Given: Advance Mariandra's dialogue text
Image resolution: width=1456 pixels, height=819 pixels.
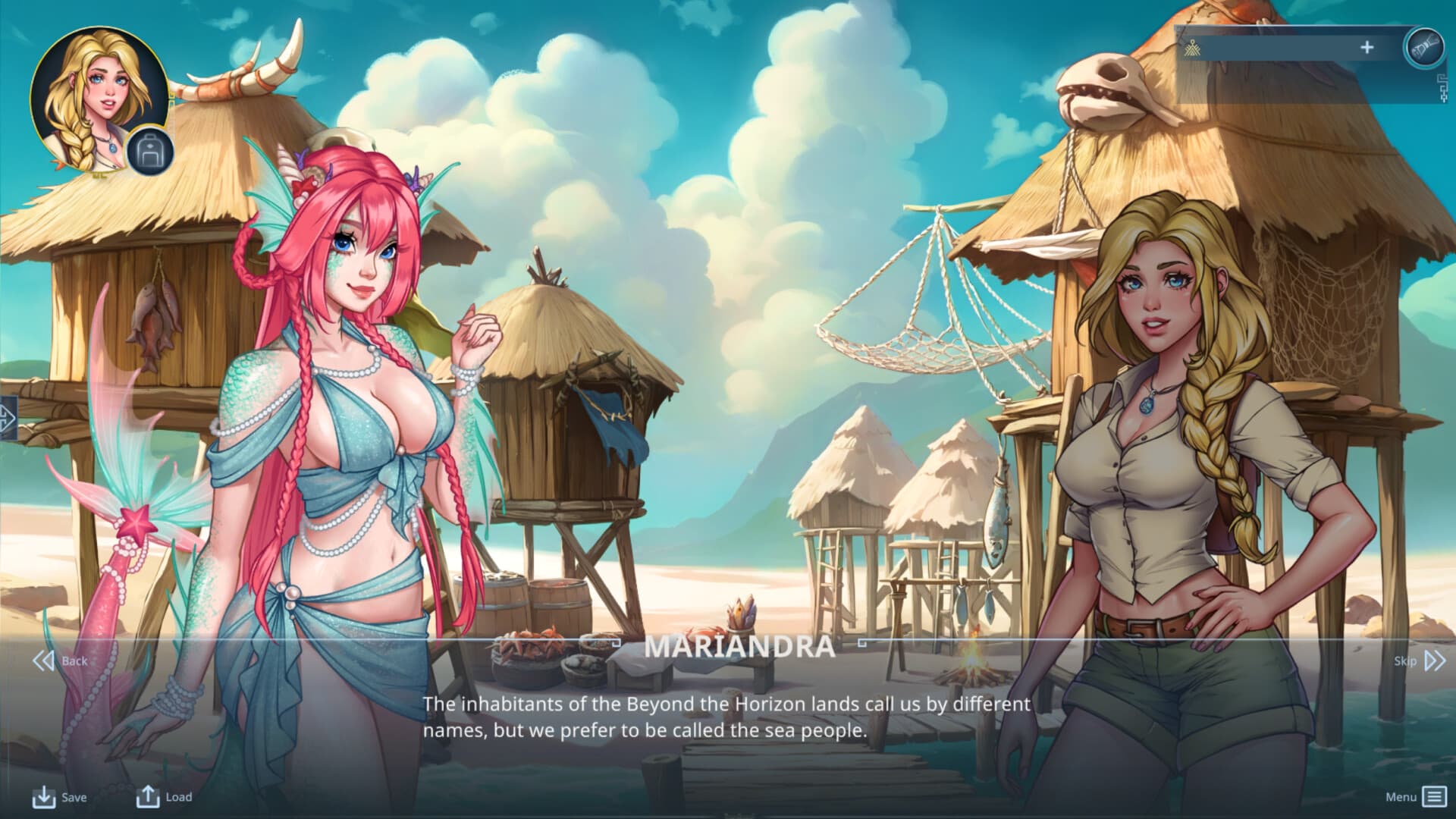Looking at the screenshot, I should pyautogui.click(x=726, y=717).
